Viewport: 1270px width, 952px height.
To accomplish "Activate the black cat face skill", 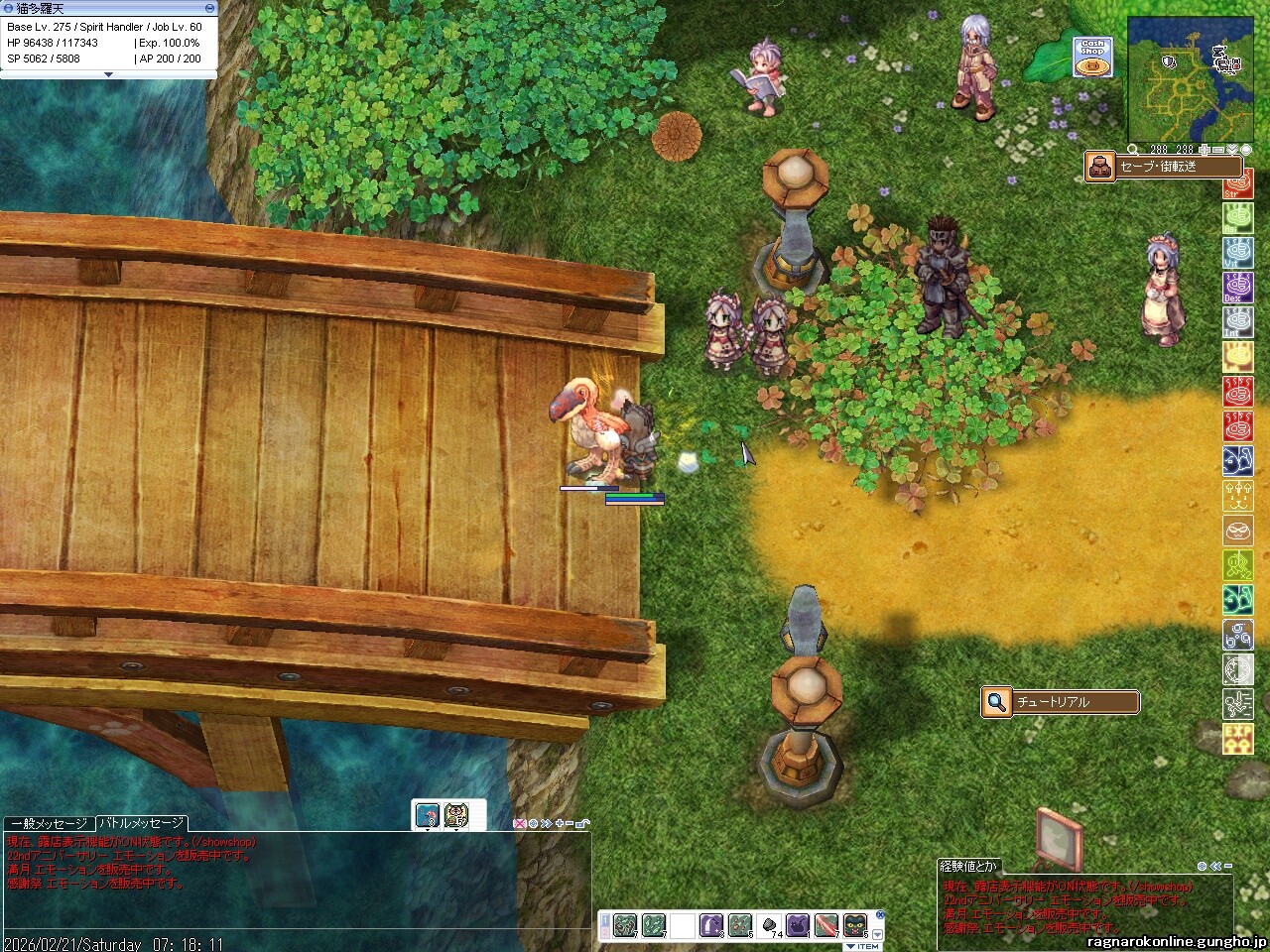I will 854,925.
